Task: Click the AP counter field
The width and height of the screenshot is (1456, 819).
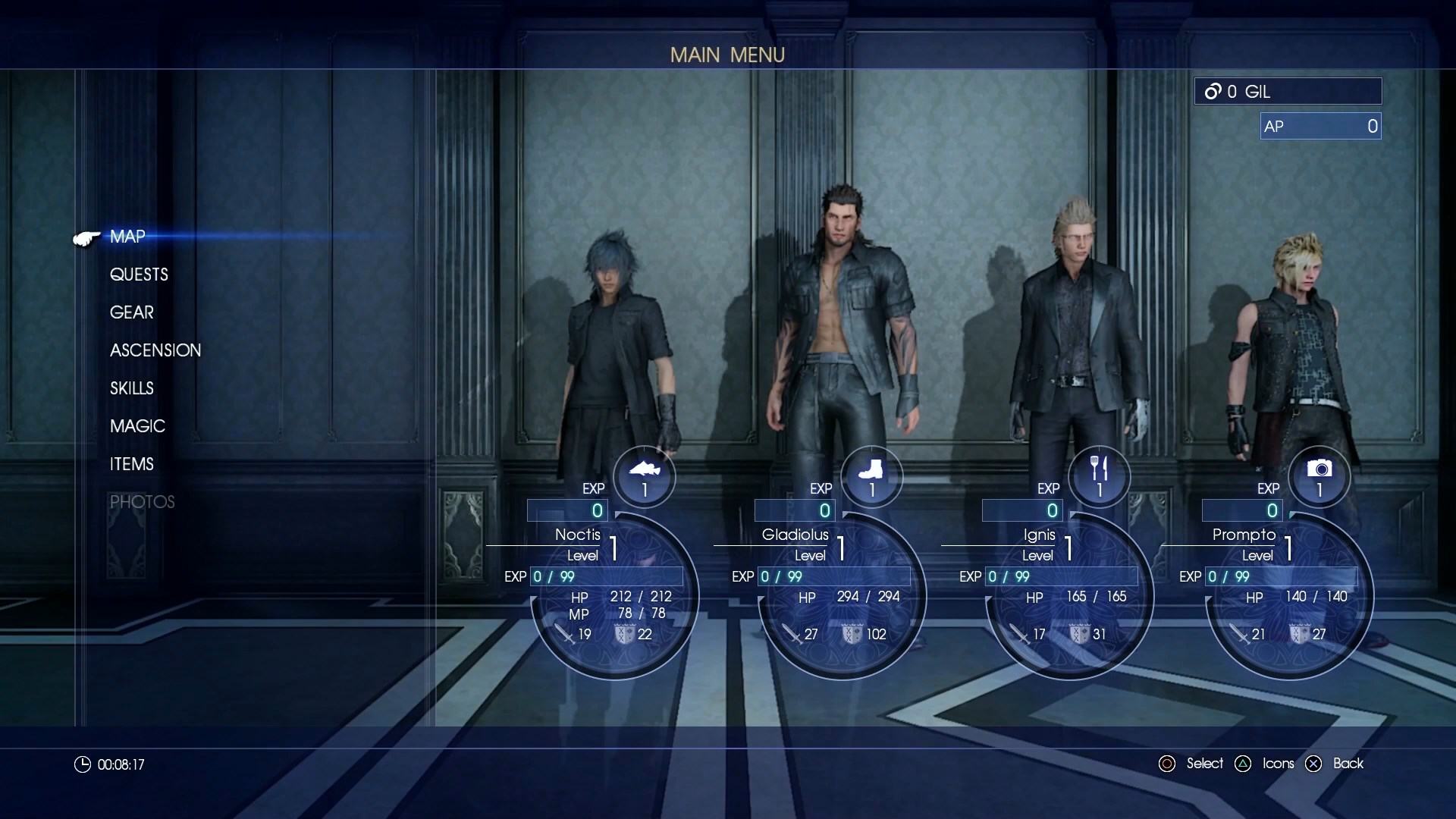Action: [1319, 126]
